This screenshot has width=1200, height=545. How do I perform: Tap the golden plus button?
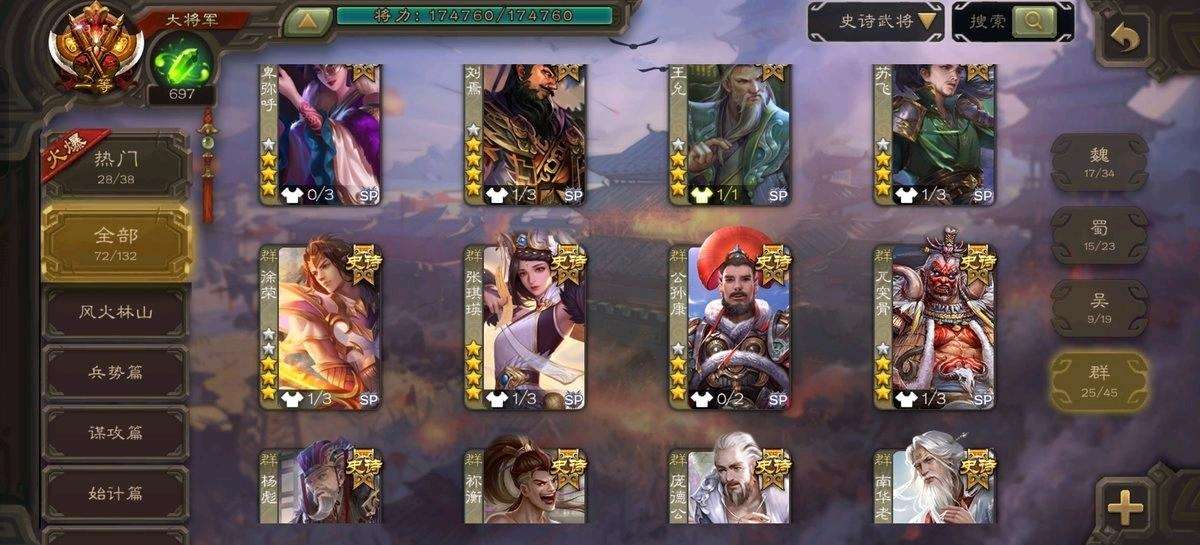pyautogui.click(x=1126, y=506)
